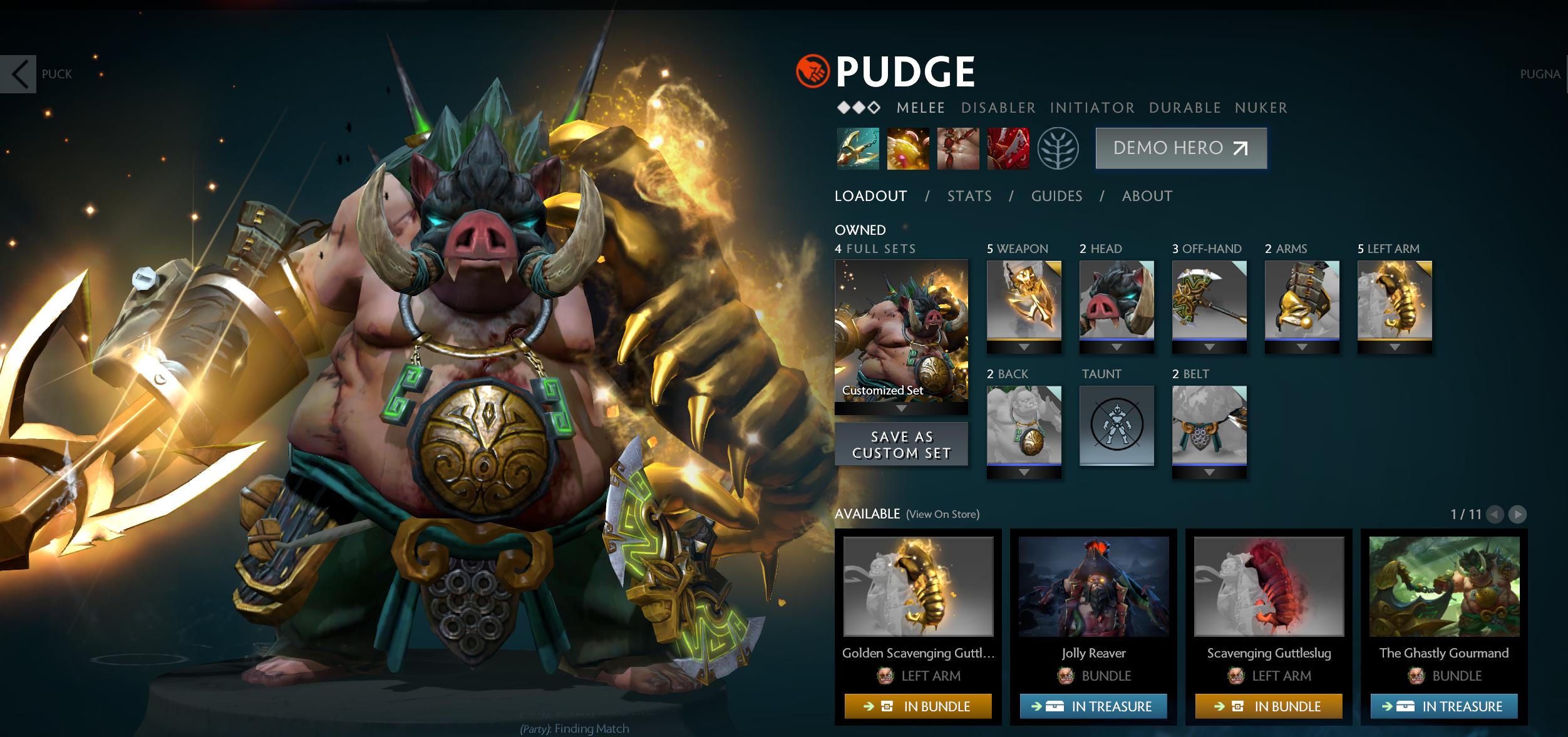
Task: Open the empty taunt slot
Action: click(x=1117, y=426)
